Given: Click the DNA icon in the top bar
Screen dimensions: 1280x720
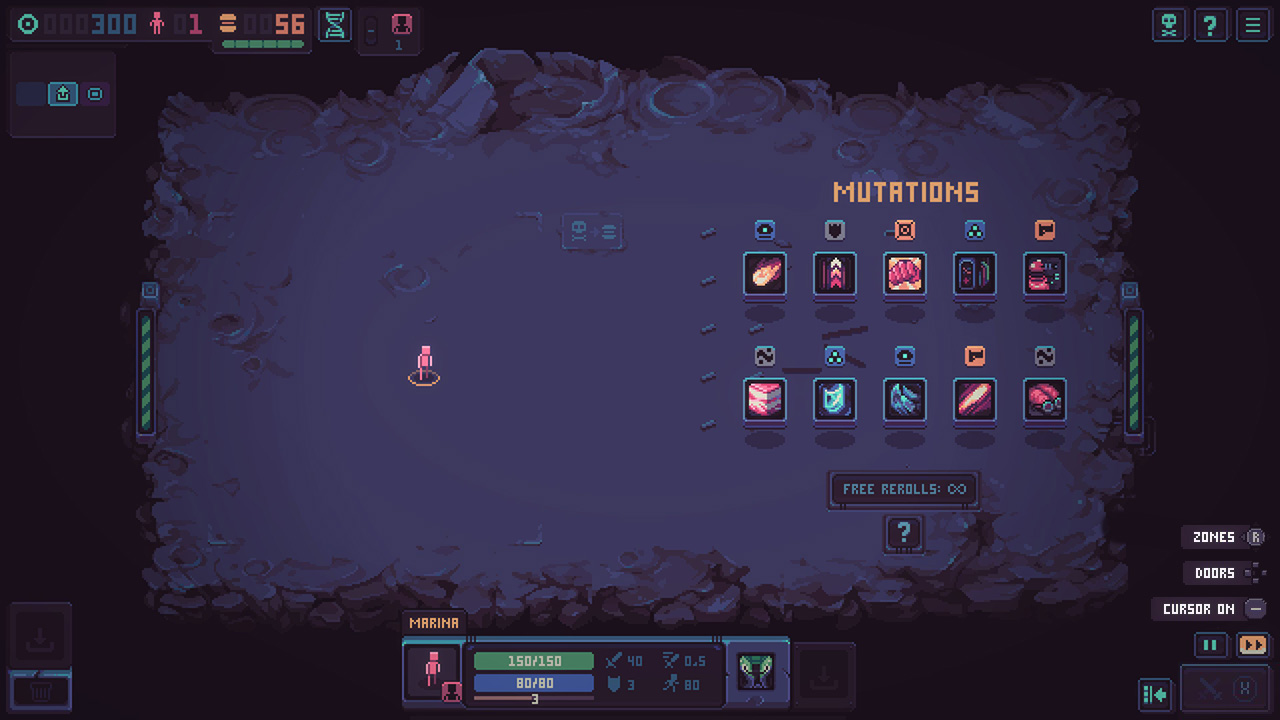Looking at the screenshot, I should [335, 27].
